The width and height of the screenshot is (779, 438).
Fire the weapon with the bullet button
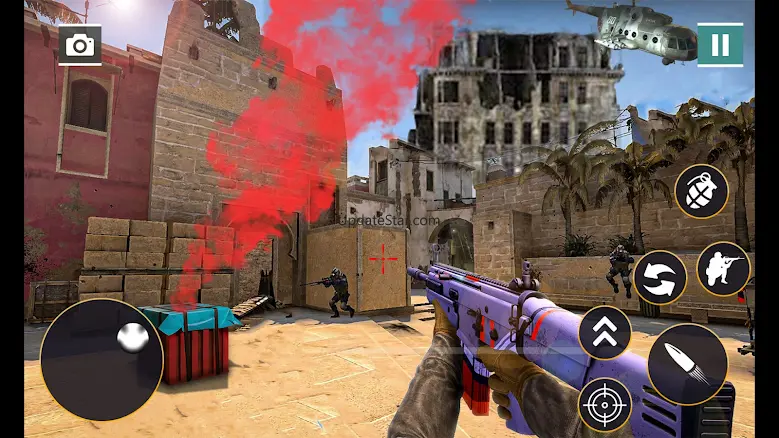click(687, 364)
